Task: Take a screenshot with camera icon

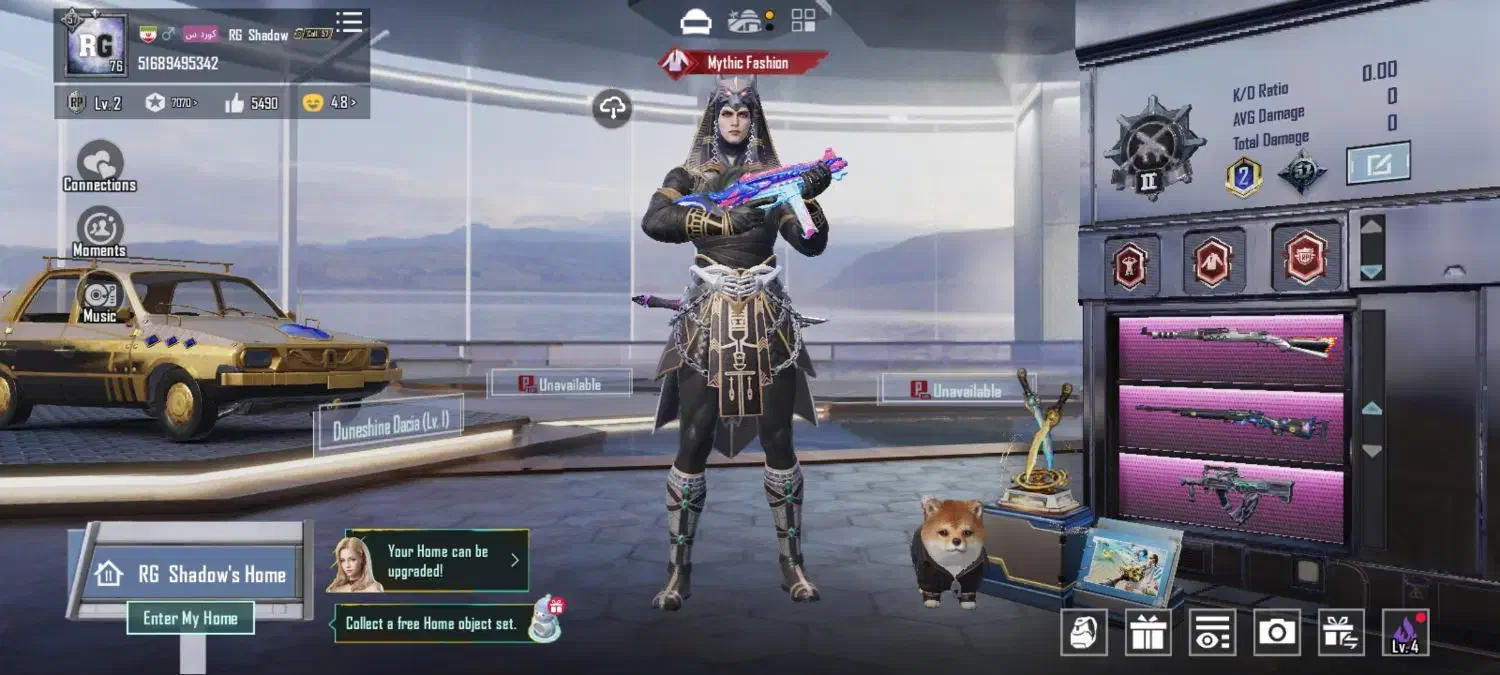Action: [x=1276, y=633]
